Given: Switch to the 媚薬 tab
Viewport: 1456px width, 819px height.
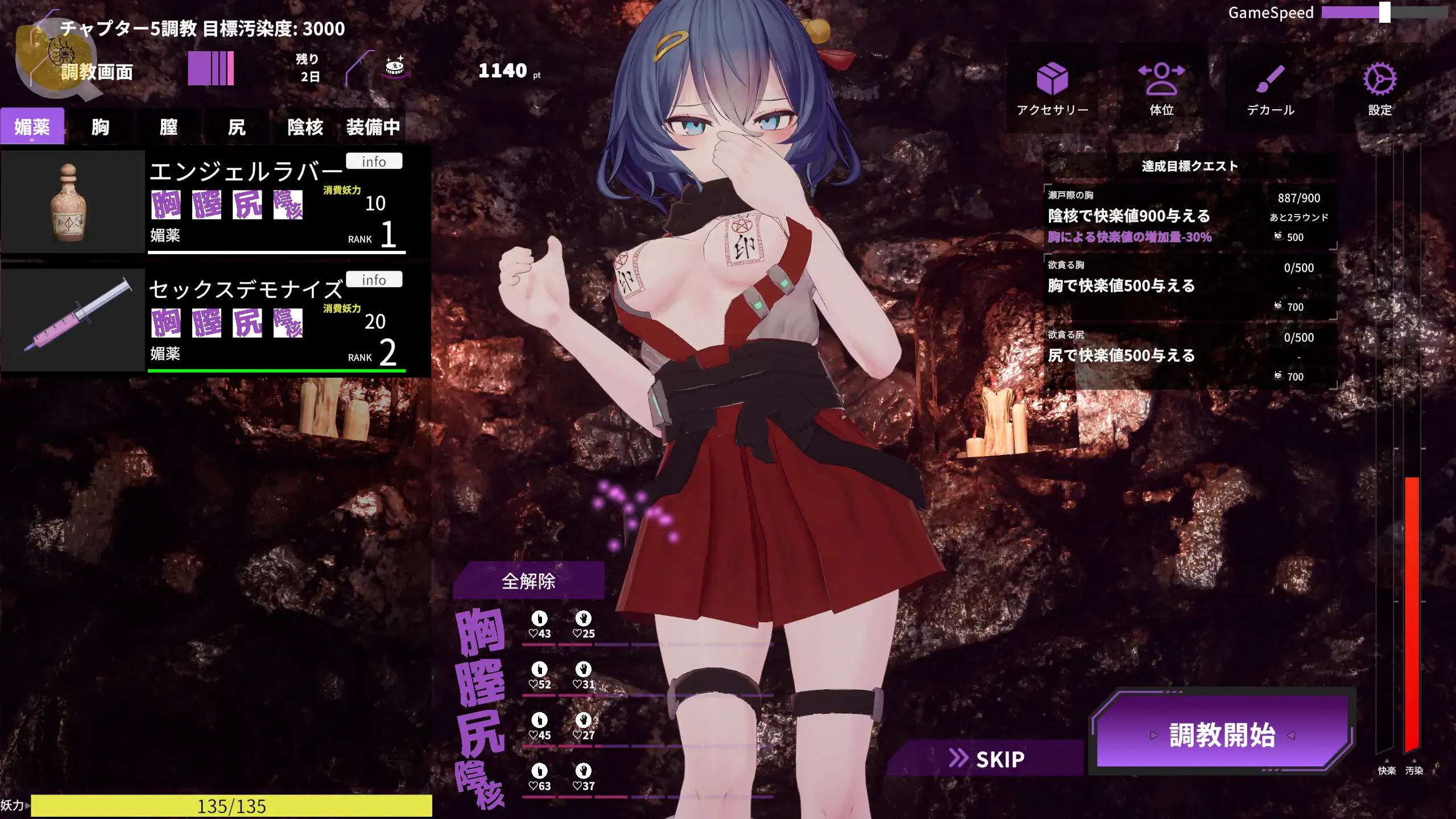Looking at the screenshot, I should [32, 126].
